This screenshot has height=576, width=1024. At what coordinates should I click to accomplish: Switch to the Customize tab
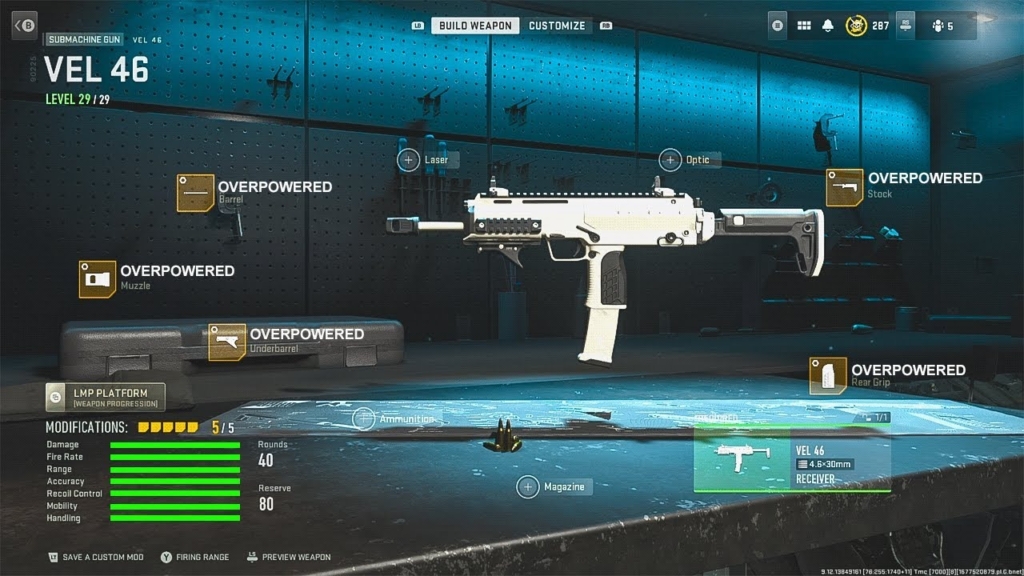point(557,25)
